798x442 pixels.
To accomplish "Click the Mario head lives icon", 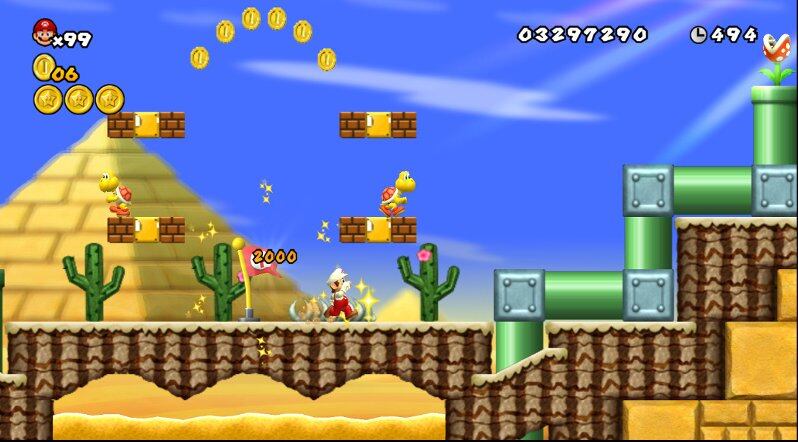I will pyautogui.click(x=44, y=33).
